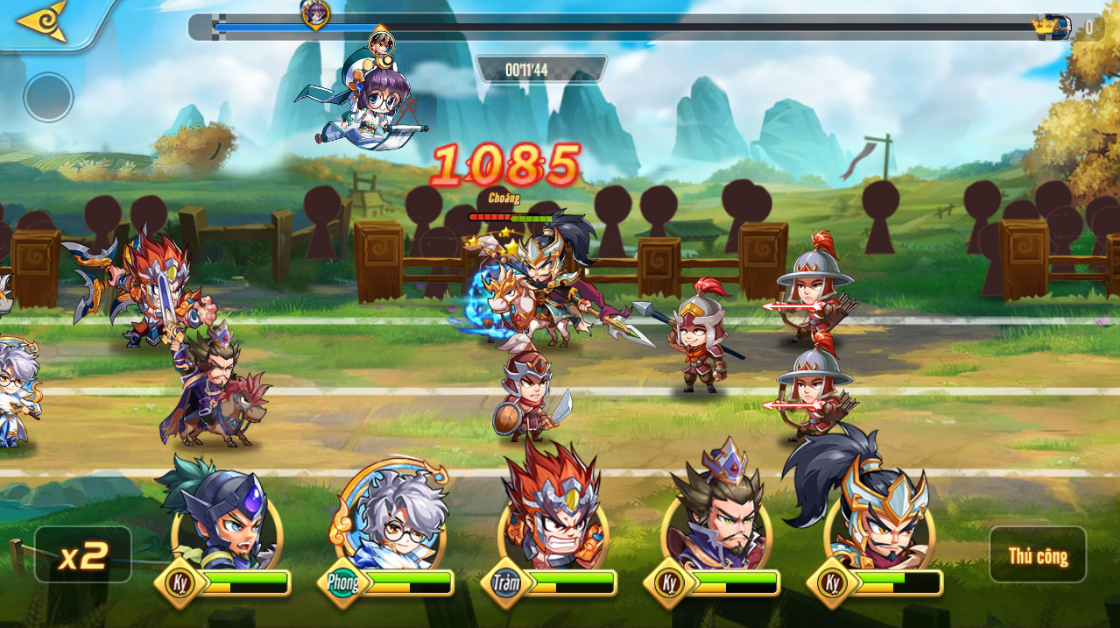
Task: Switch to Thủ công manual mode
Action: tap(1037, 555)
